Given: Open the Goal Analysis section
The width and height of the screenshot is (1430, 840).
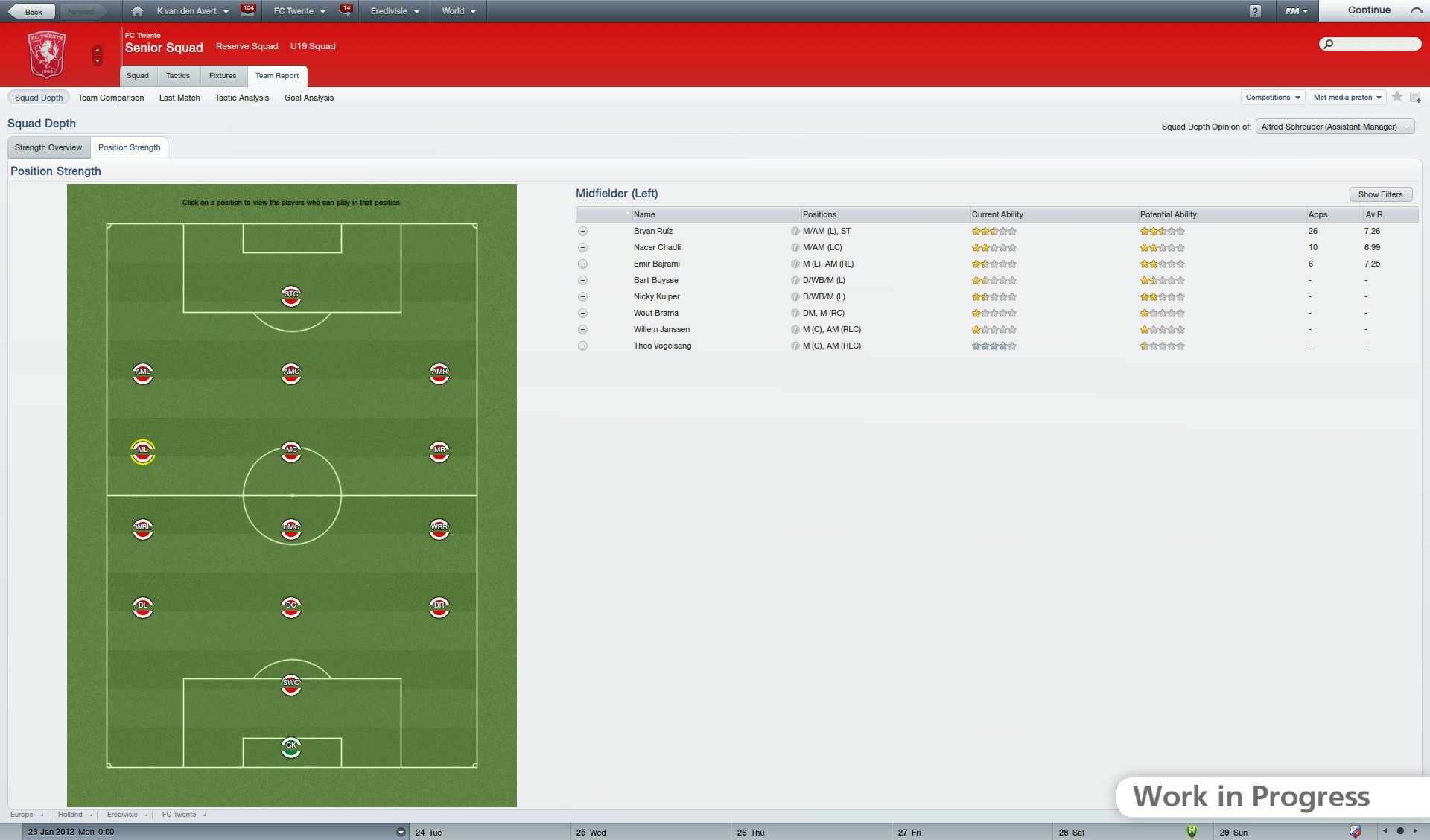Looking at the screenshot, I should (309, 98).
